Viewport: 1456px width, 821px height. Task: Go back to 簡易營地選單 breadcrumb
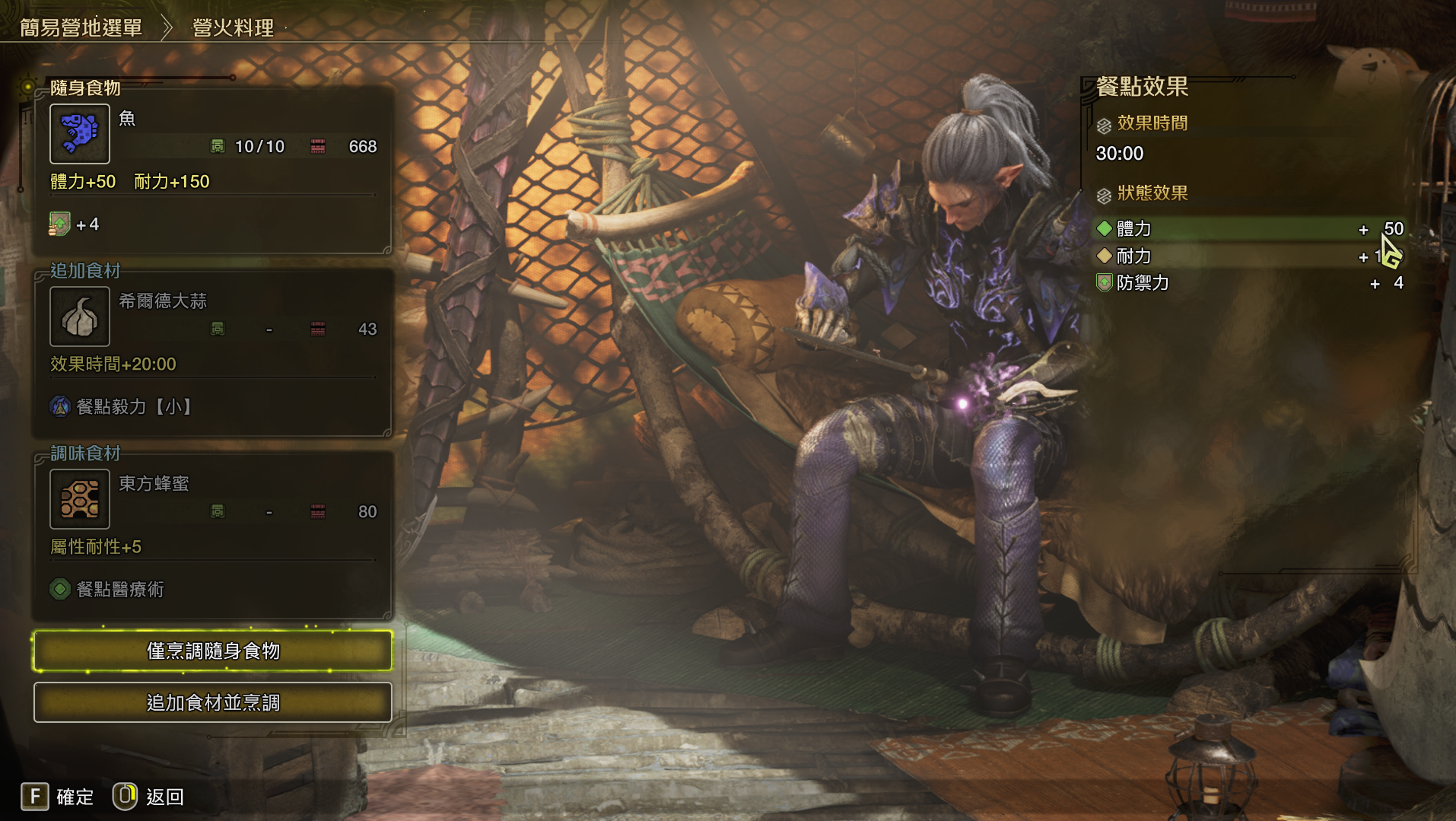pyautogui.click(x=81, y=28)
